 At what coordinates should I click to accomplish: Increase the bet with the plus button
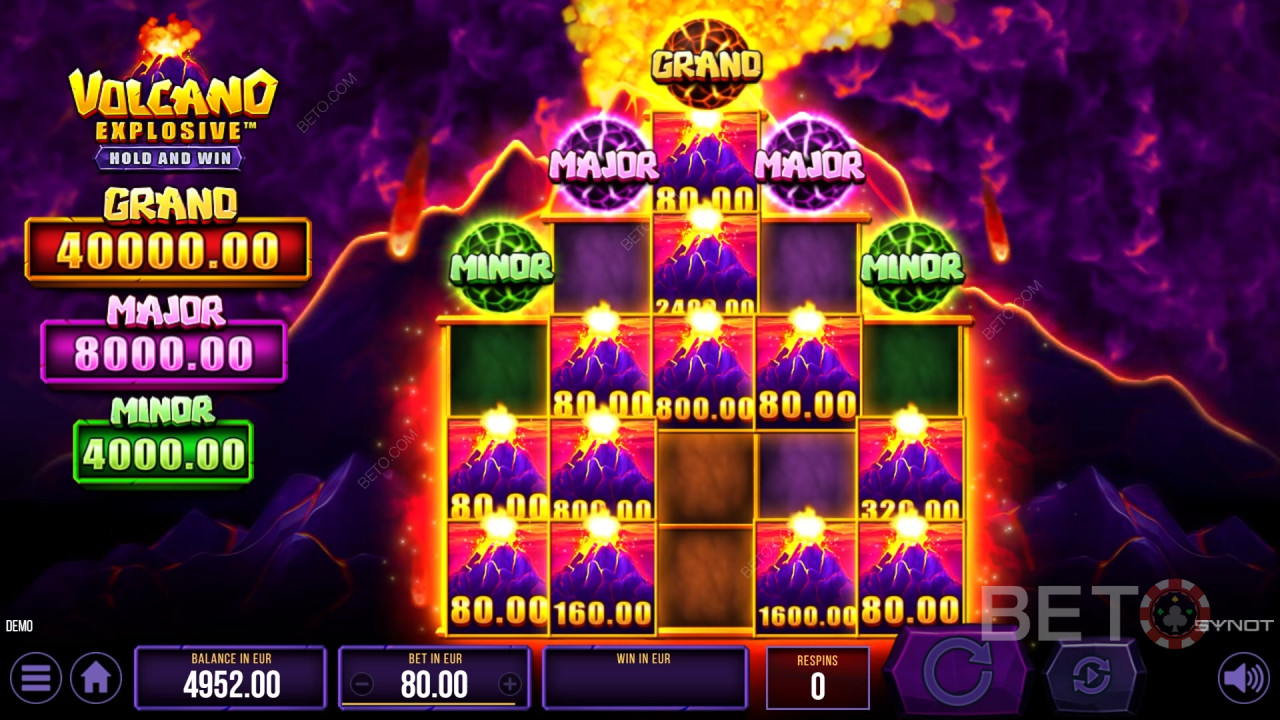point(510,685)
